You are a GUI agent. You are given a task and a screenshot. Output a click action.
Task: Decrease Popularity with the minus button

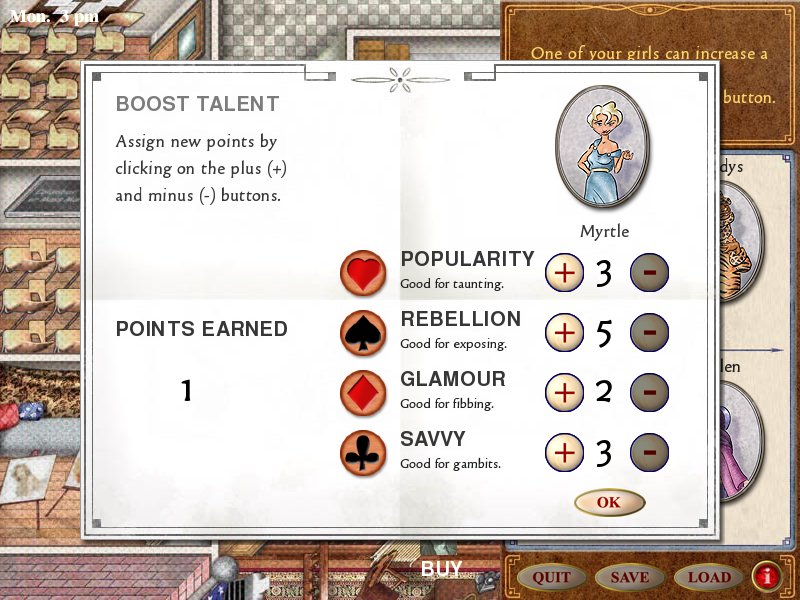point(649,272)
